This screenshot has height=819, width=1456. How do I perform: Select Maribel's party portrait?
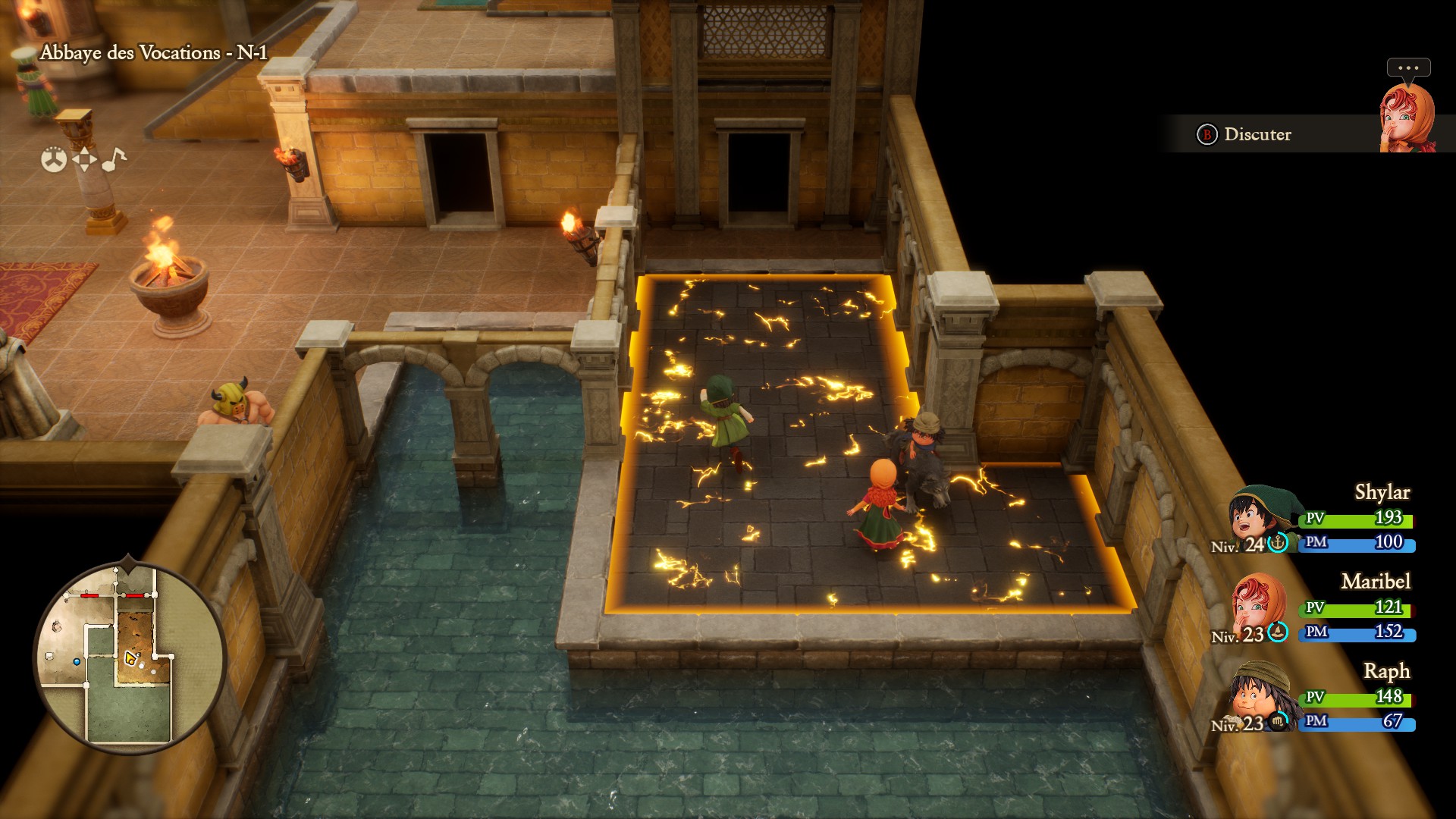[1257, 604]
